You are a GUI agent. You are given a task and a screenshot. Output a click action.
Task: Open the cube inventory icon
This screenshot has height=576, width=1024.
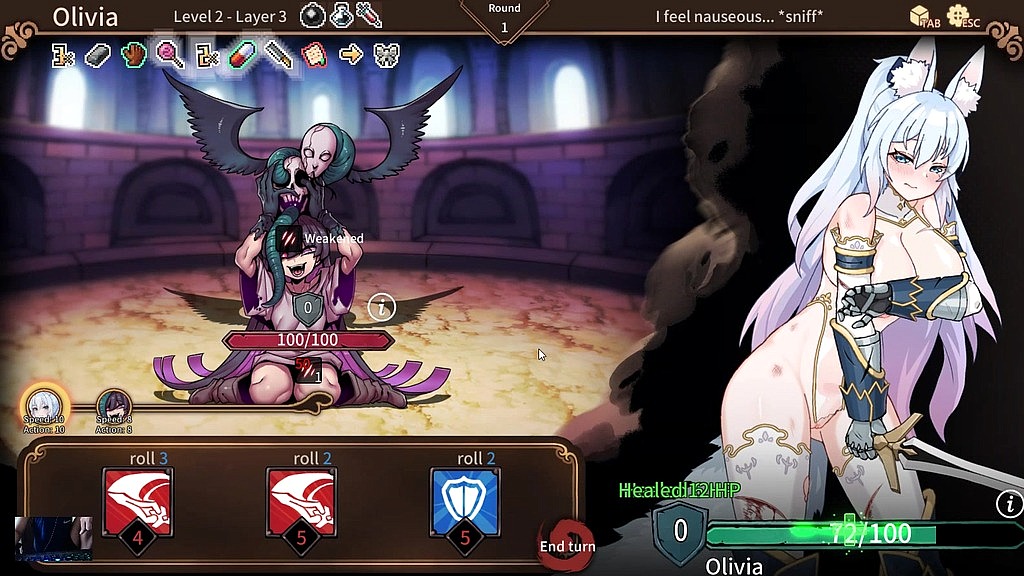click(x=921, y=16)
